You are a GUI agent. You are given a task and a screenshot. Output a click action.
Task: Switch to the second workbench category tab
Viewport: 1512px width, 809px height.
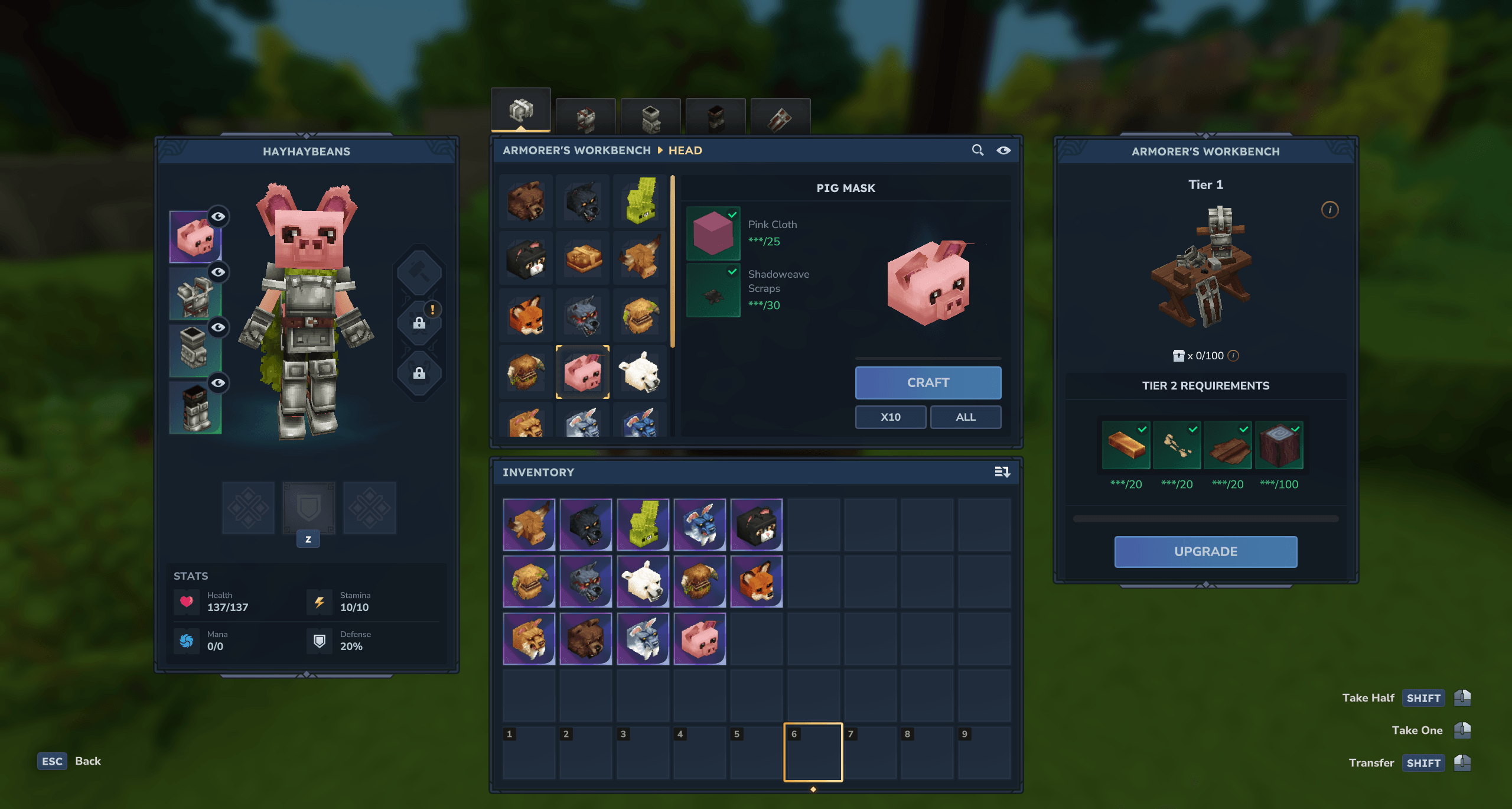coord(585,117)
